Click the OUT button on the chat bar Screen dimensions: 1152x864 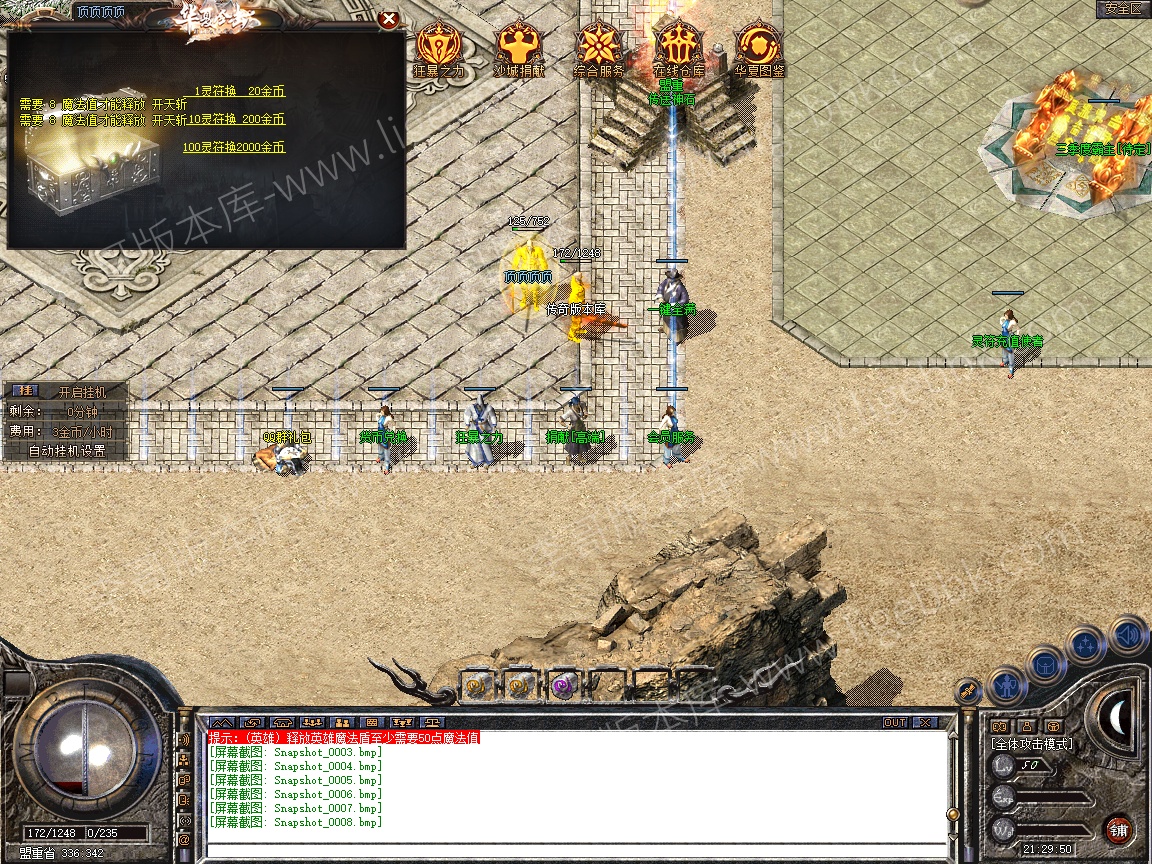[x=894, y=722]
